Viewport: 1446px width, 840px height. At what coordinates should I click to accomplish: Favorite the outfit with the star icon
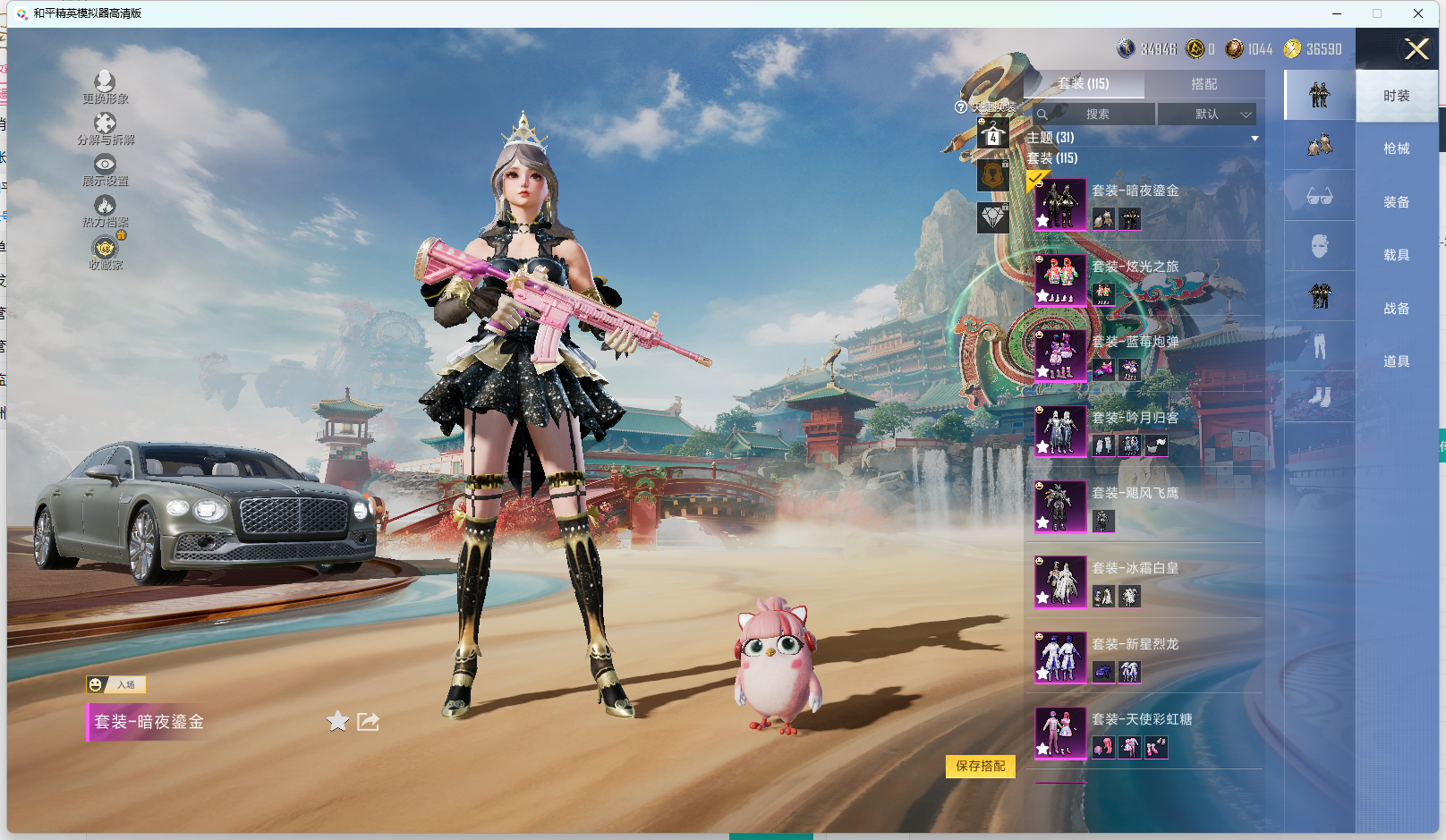click(x=337, y=721)
